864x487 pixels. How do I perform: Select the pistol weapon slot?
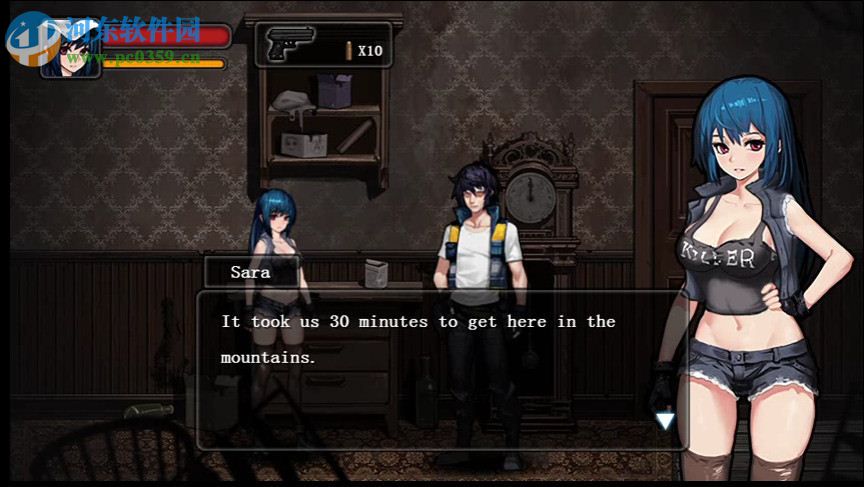pyautogui.click(x=292, y=45)
